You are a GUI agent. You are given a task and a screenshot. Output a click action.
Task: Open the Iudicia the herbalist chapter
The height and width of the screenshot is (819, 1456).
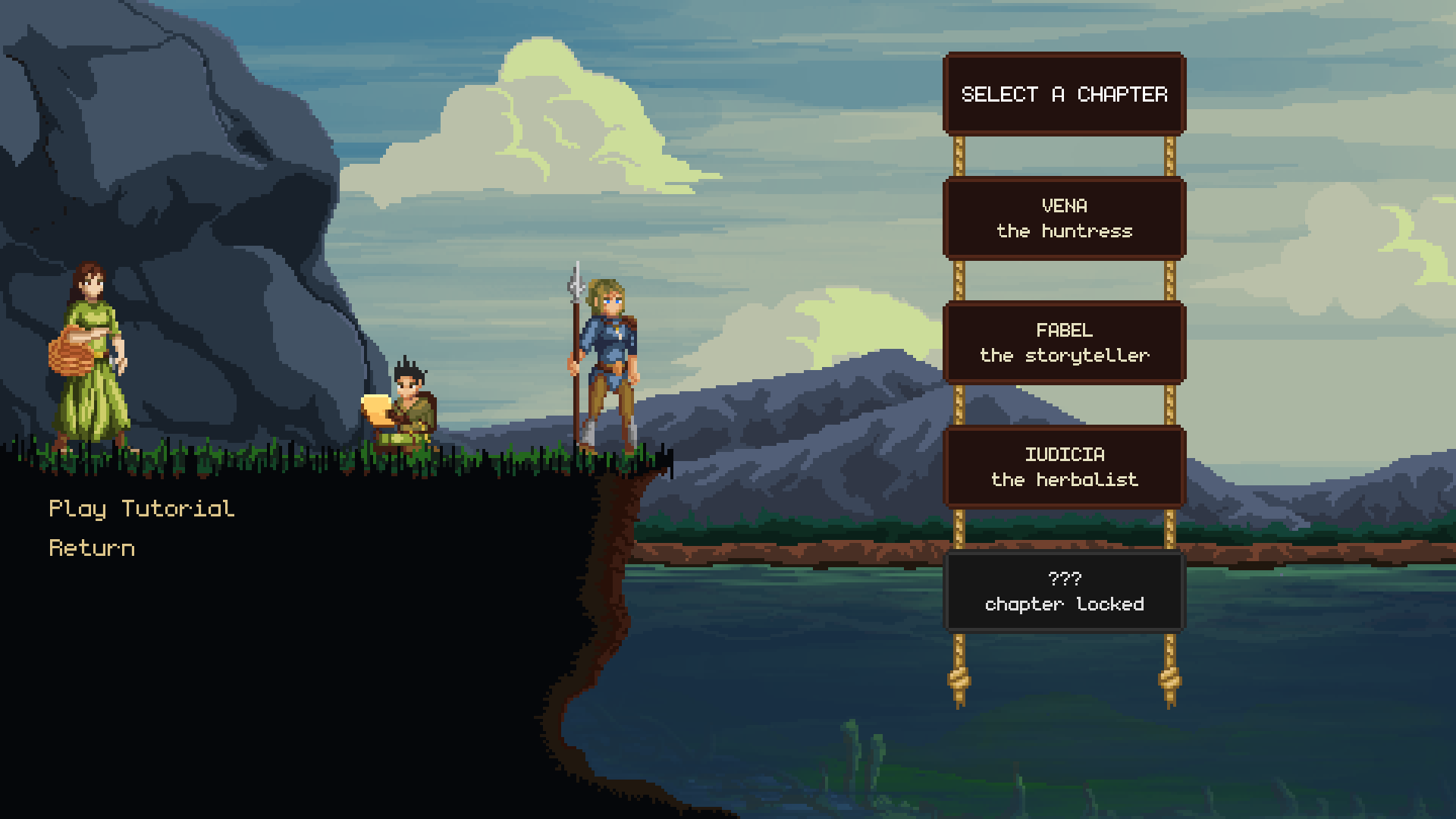point(1064,467)
